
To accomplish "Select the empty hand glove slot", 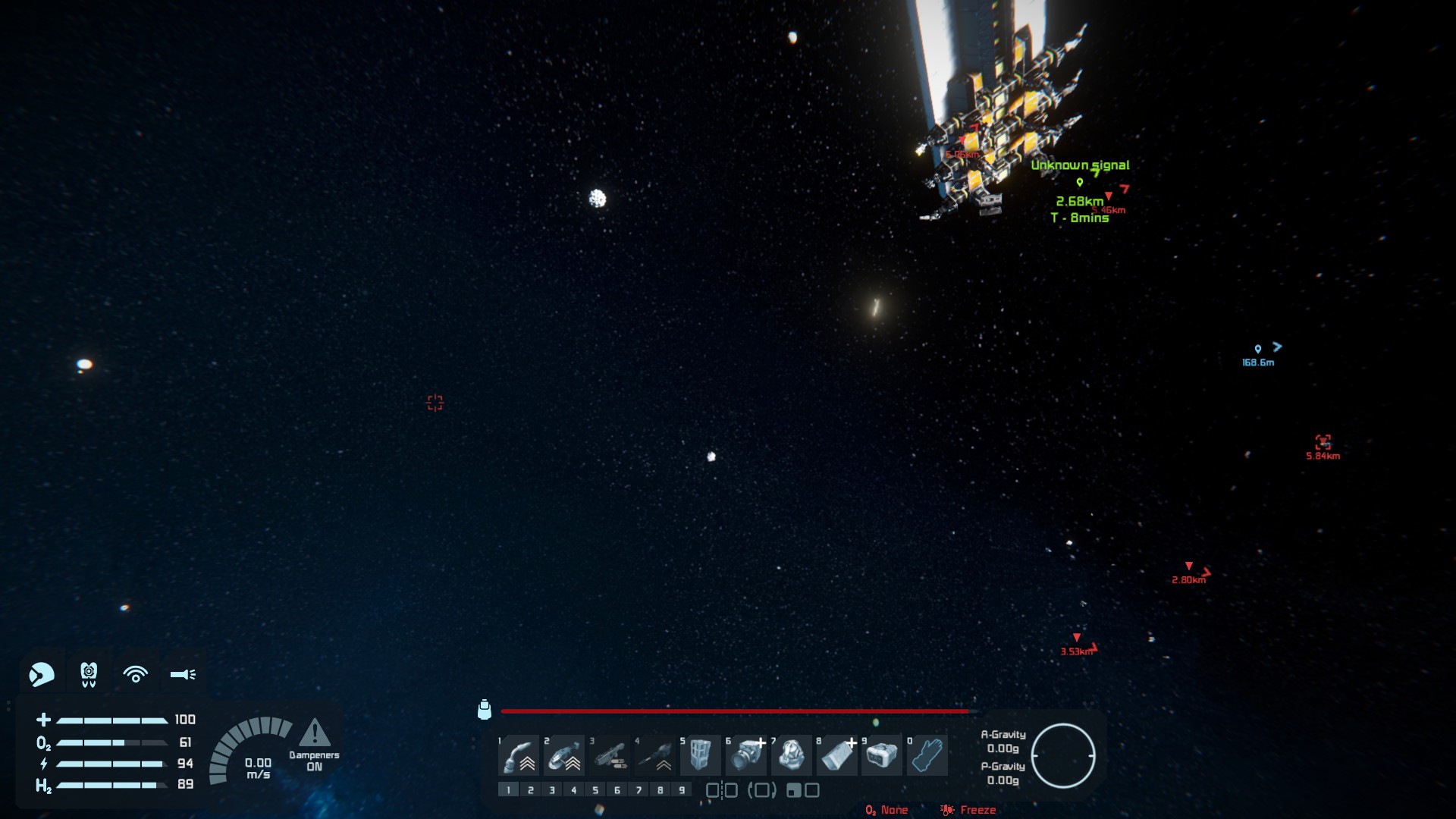I will coord(927,755).
